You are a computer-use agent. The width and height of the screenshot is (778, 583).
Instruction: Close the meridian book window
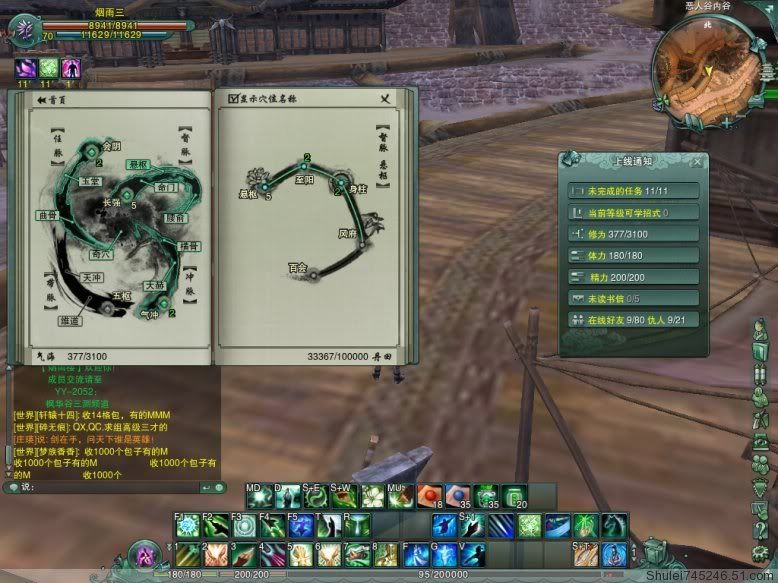pos(385,98)
